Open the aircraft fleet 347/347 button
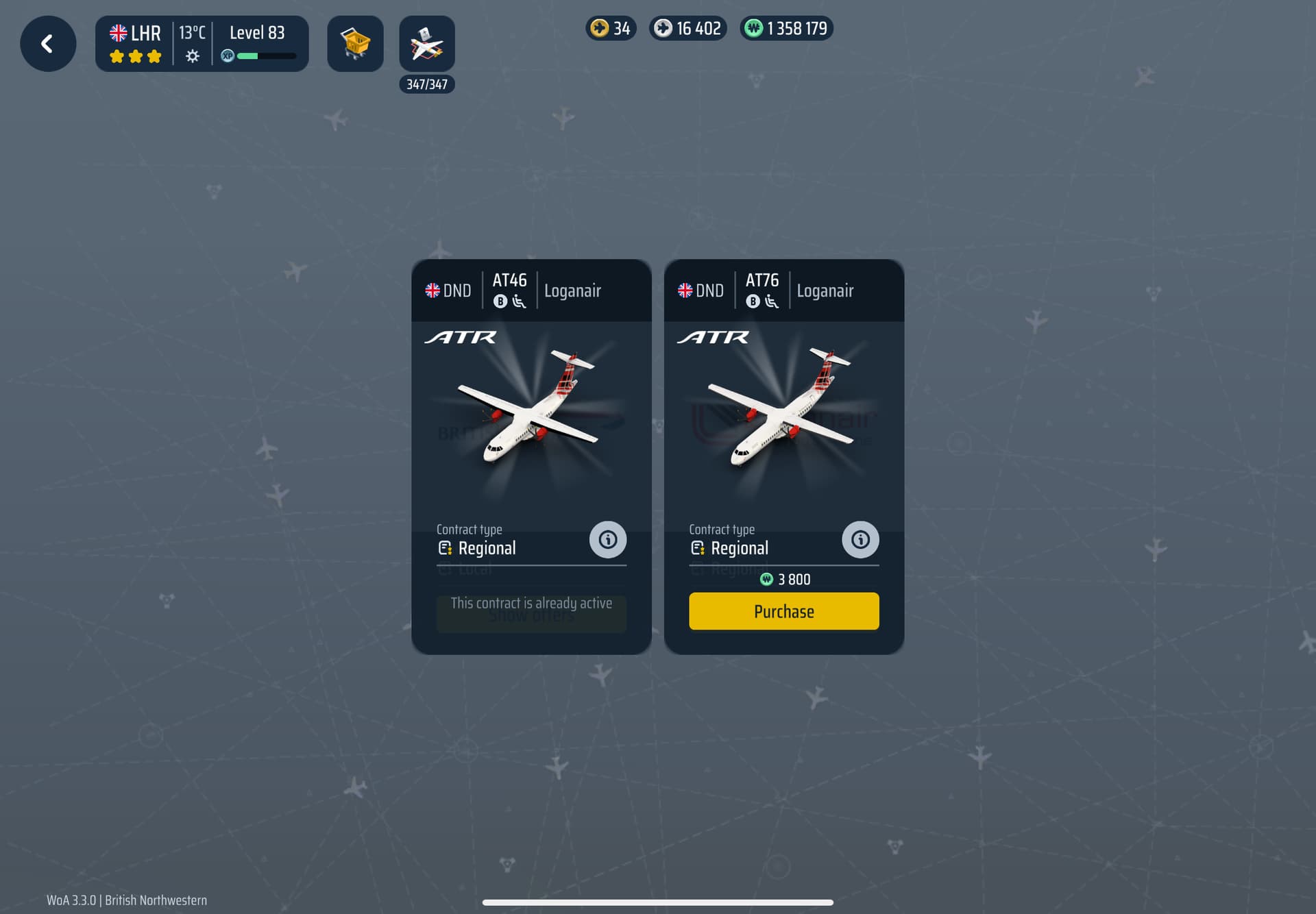The image size is (1316, 914). pyautogui.click(x=426, y=45)
